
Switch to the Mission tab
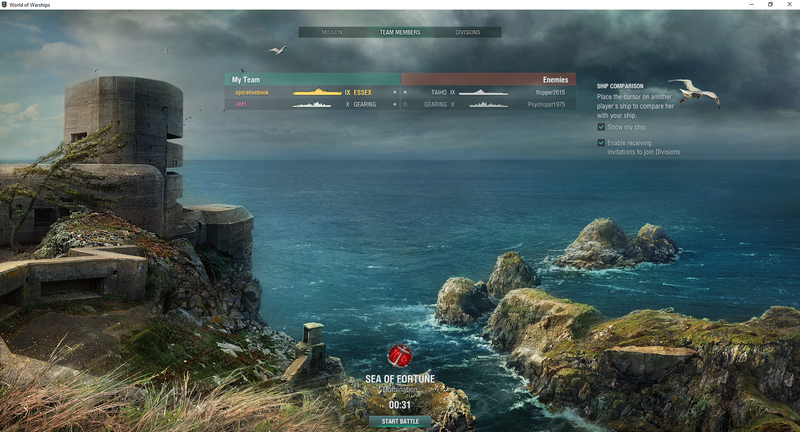[332, 32]
